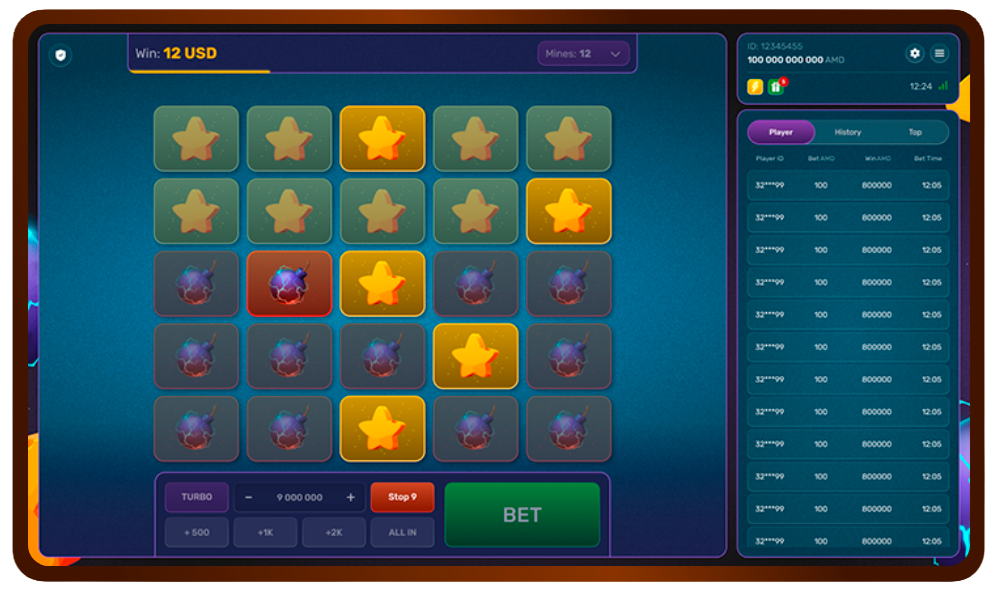Increase bet with the plus stepper
Image resolution: width=994 pixels, height=596 pixels.
[x=350, y=497]
